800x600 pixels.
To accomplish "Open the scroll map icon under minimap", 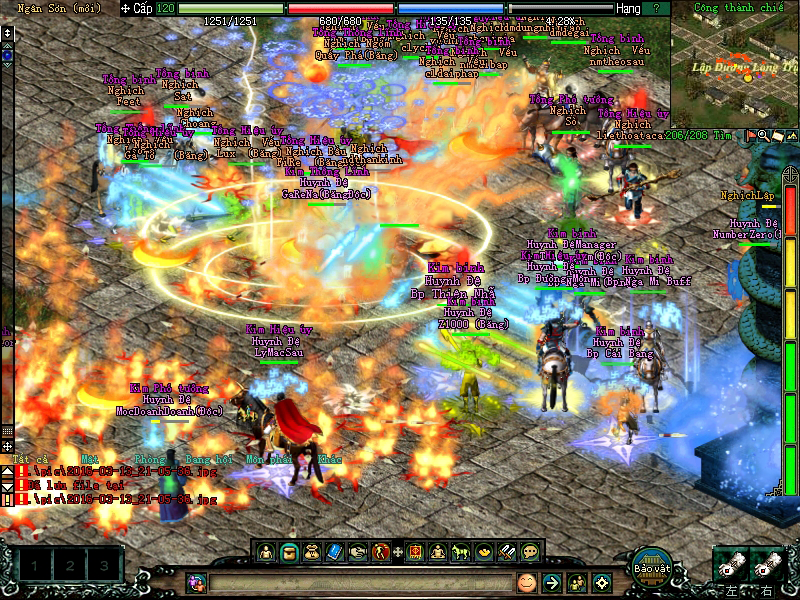I will [774, 135].
